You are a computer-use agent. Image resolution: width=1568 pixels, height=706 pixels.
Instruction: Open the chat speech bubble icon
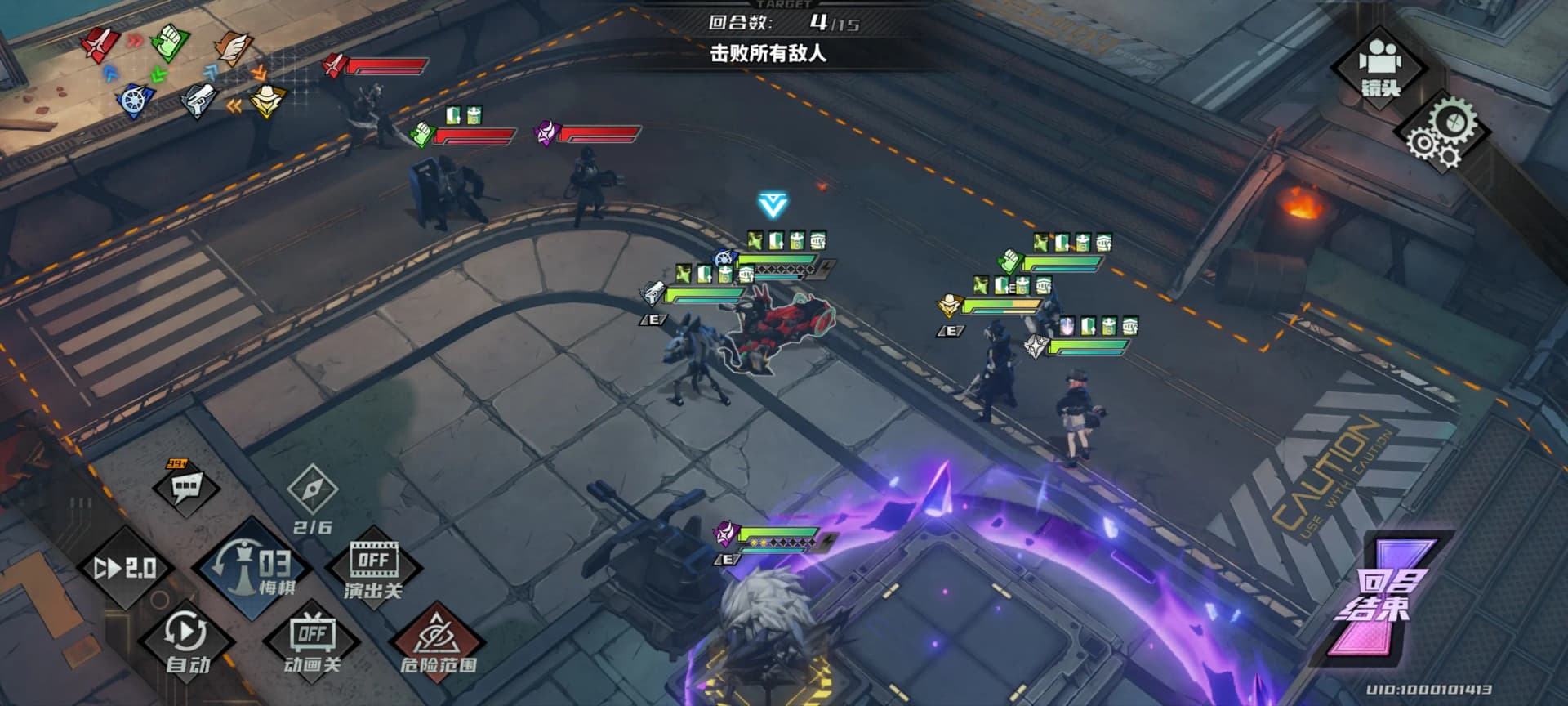(x=185, y=486)
